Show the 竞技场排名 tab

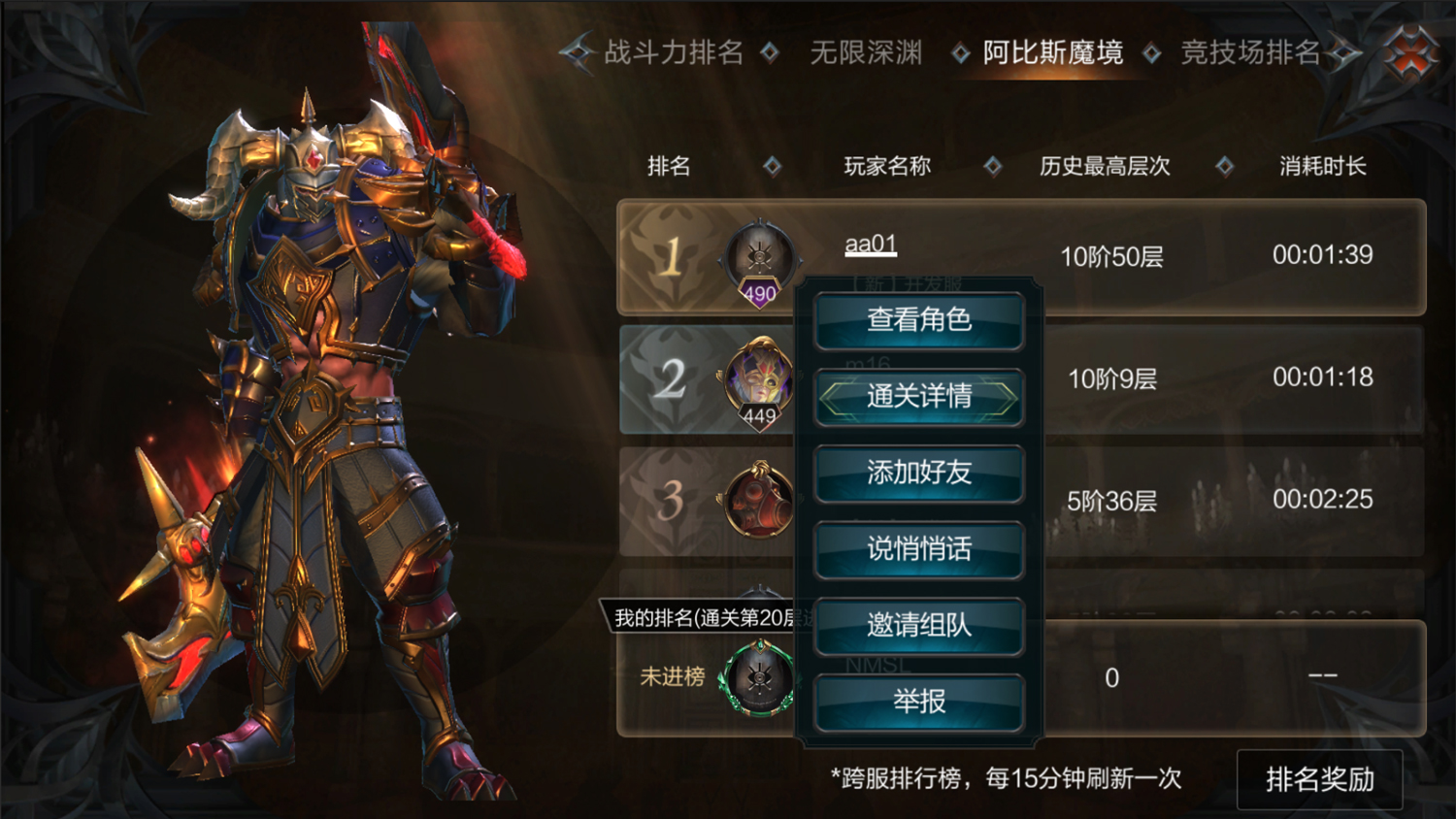coord(1249,52)
